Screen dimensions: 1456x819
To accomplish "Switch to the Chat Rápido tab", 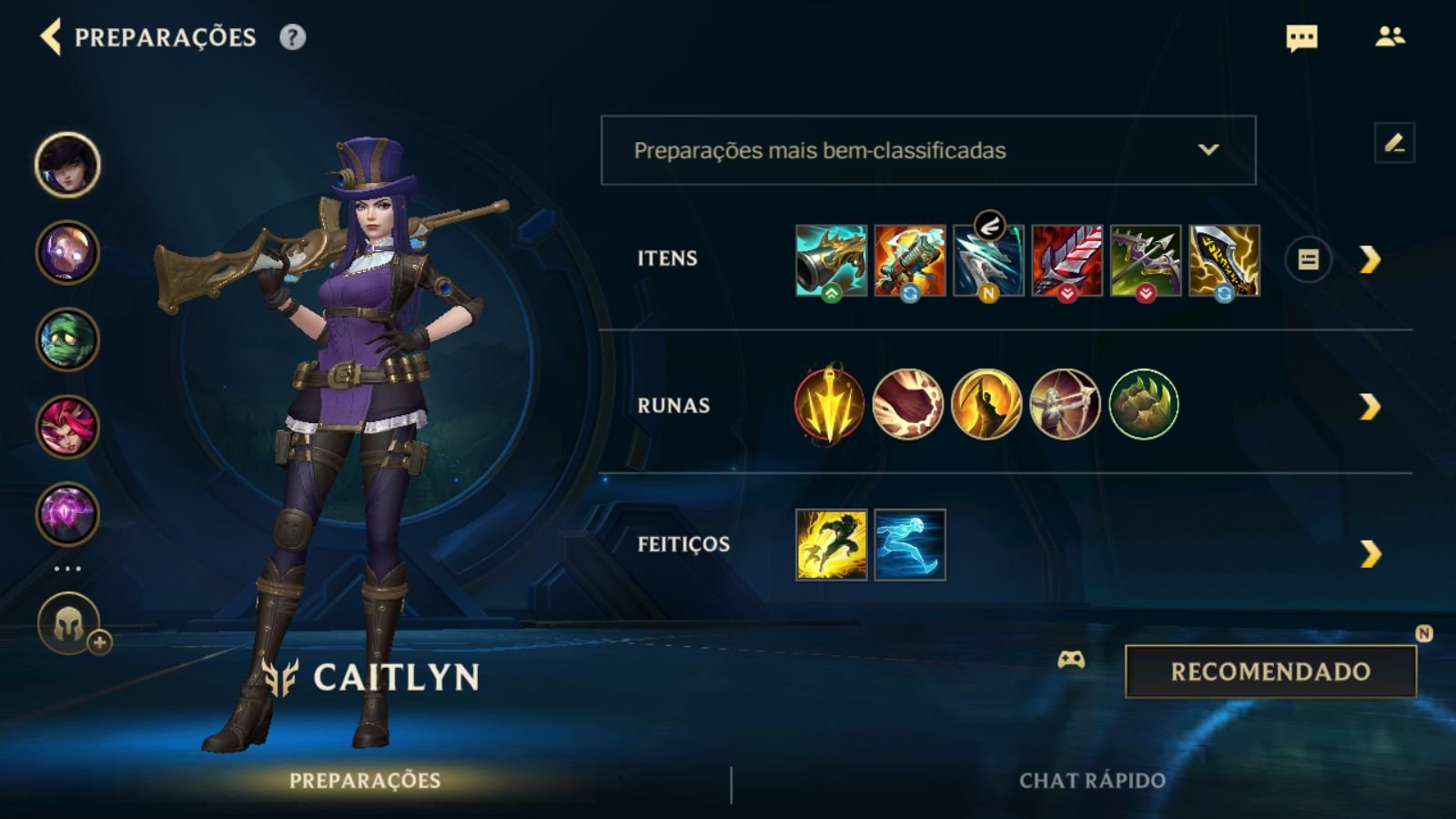I will 1092,781.
